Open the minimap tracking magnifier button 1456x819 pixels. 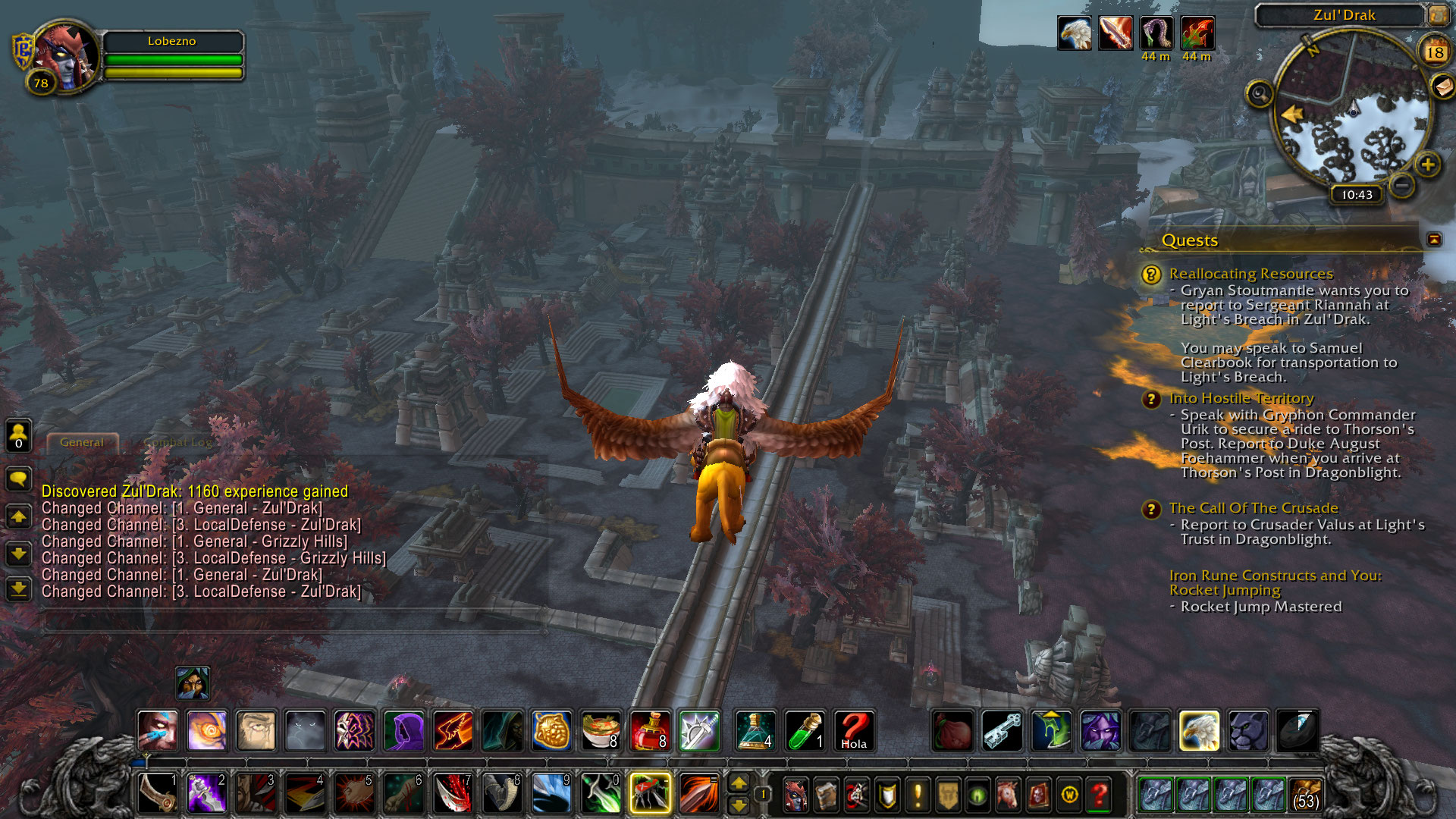click(1260, 94)
